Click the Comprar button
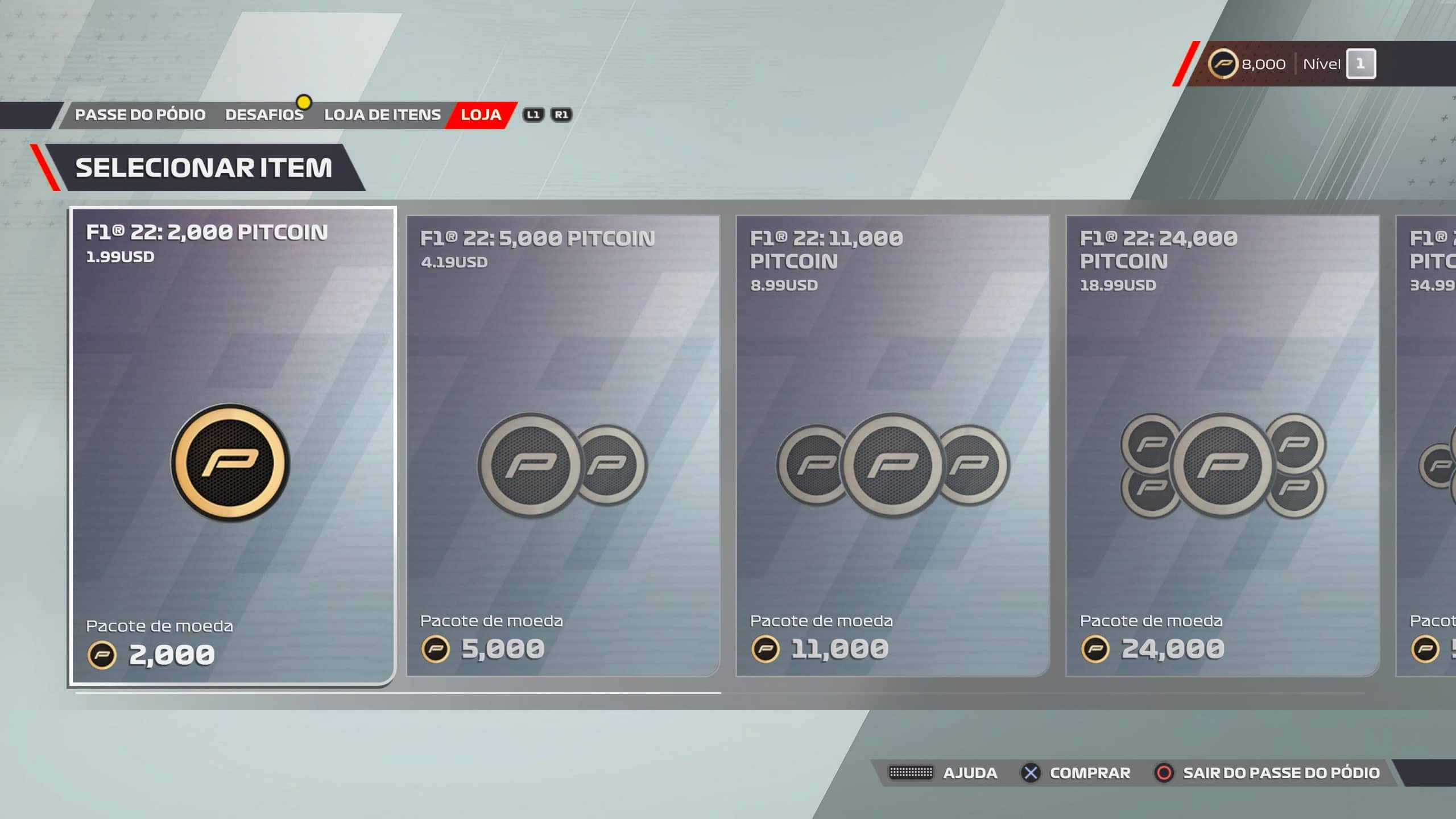Image resolution: width=1456 pixels, height=819 pixels. [x=1077, y=773]
